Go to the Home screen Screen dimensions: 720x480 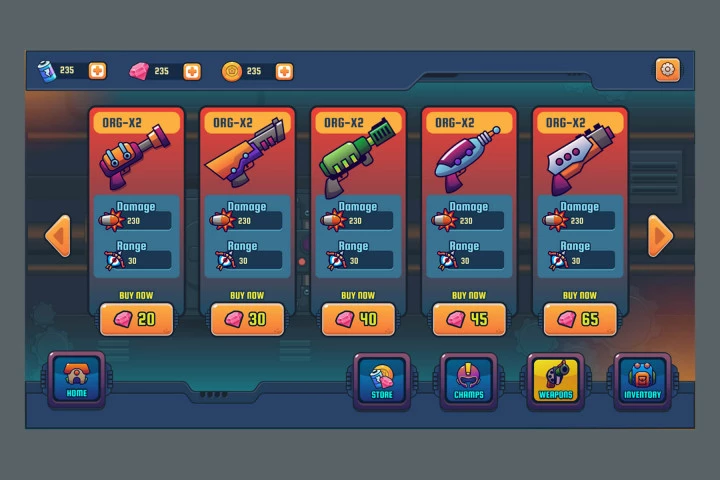click(77, 380)
